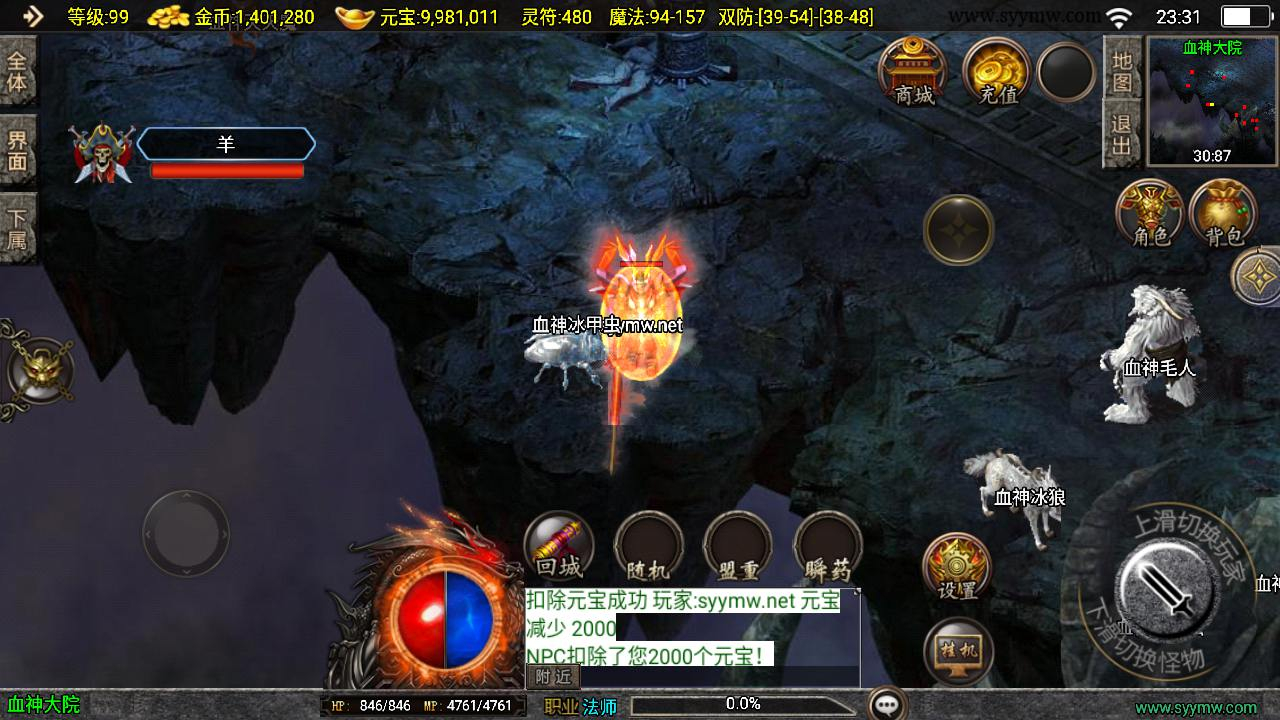The height and width of the screenshot is (720, 1280).
Task: Open the 设置 settings
Action: (957, 567)
